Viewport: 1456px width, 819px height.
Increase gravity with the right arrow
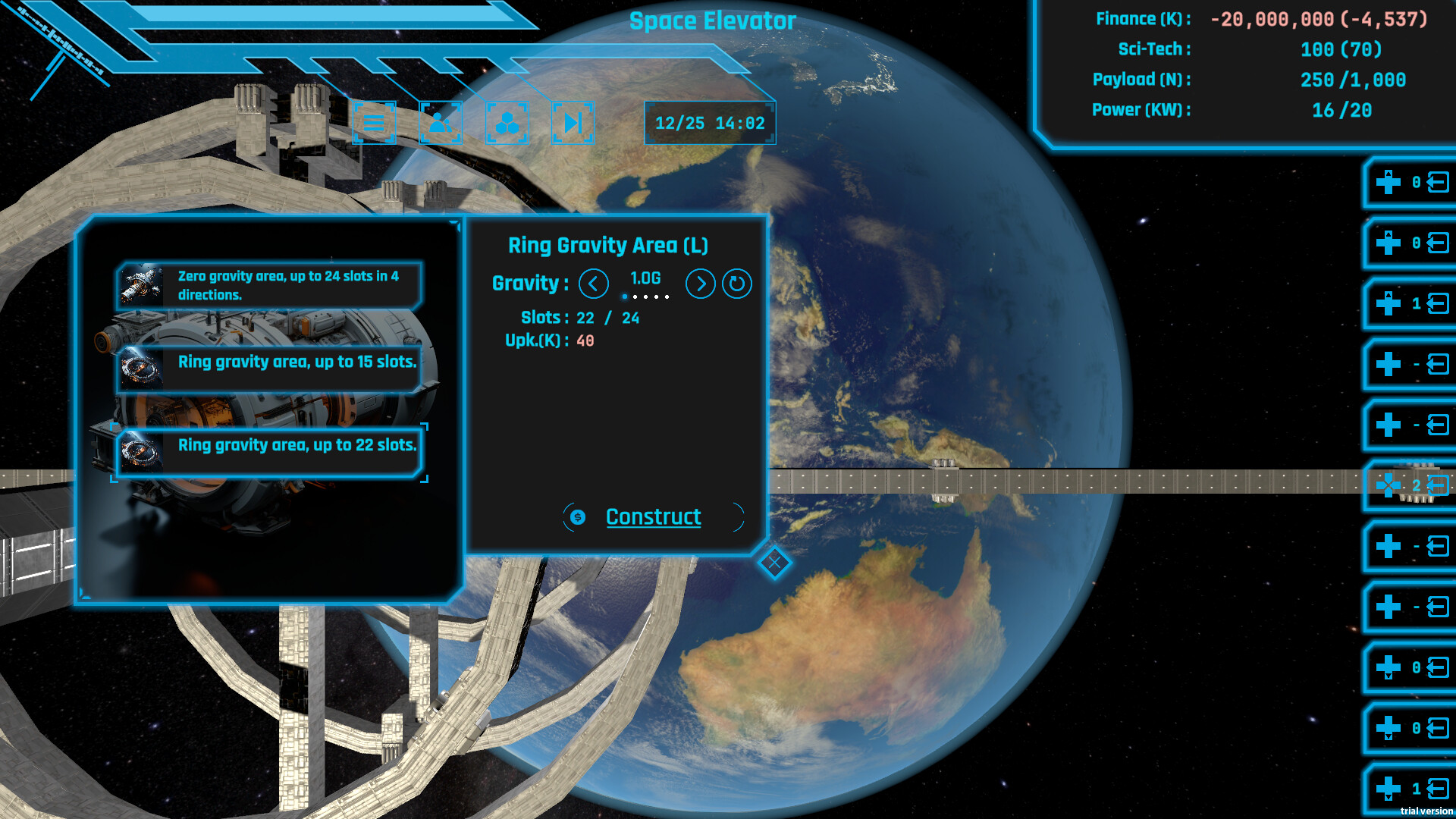[700, 284]
